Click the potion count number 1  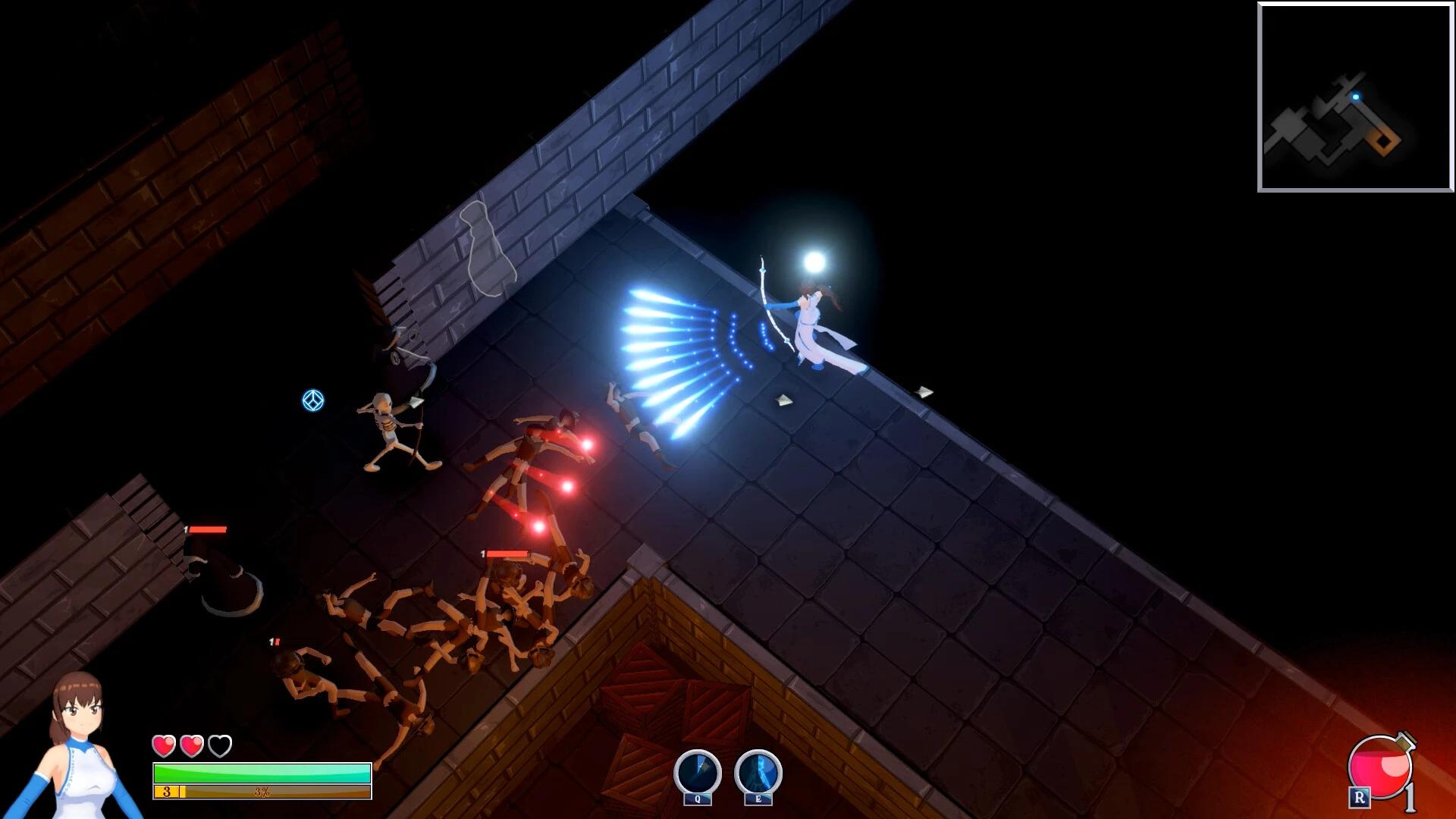tap(1412, 799)
